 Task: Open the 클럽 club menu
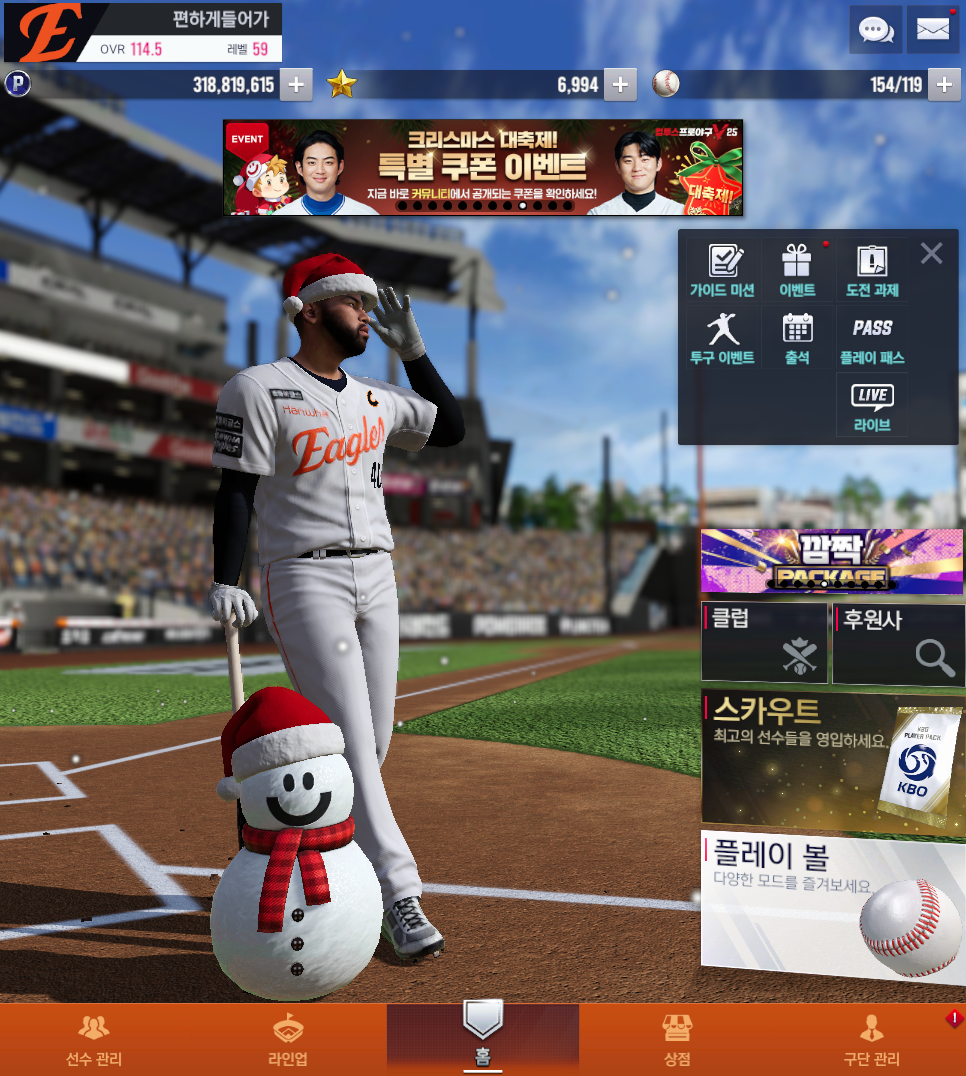[765, 643]
